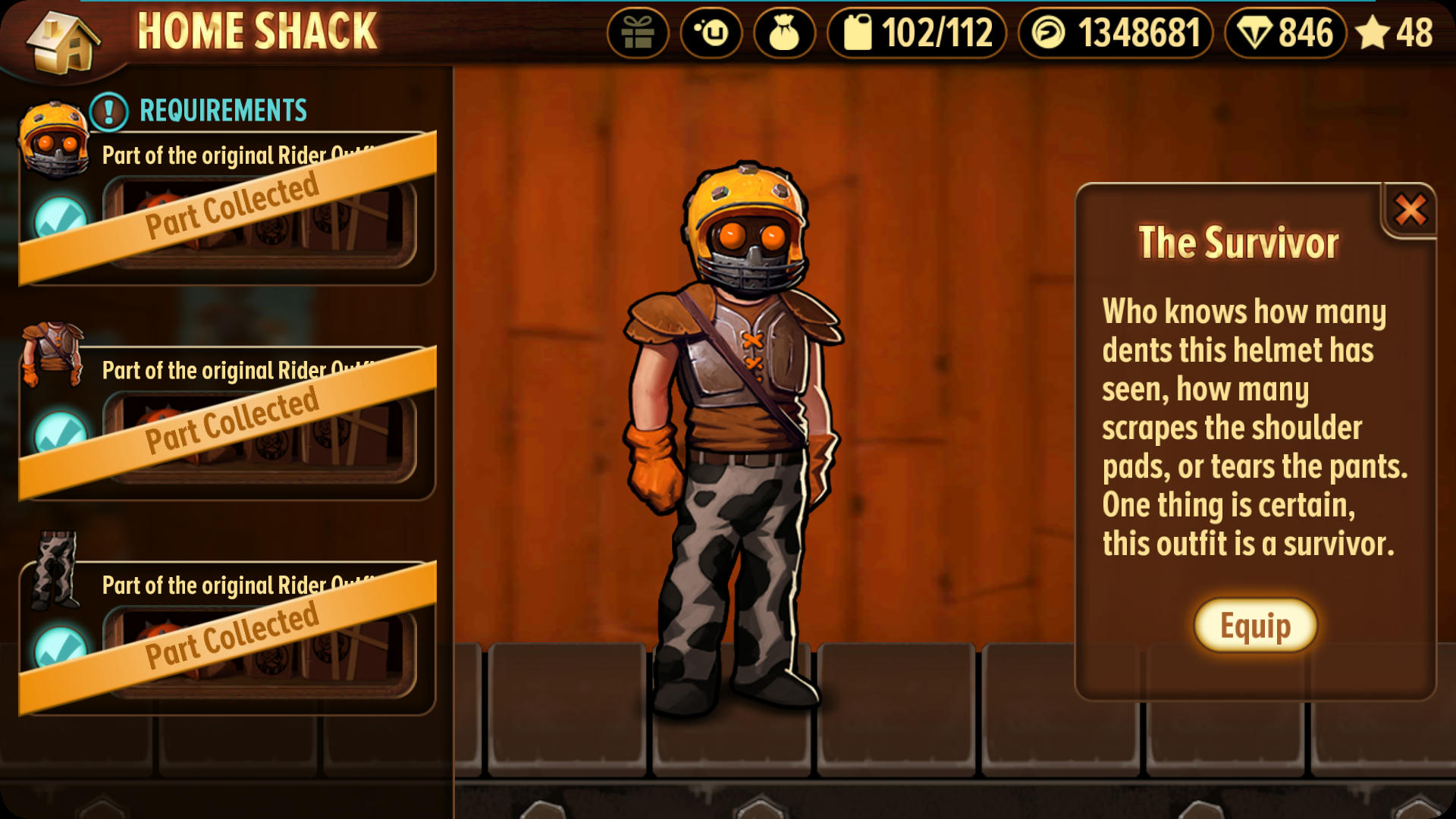Tap the diamond gems counter 846

1285,33
